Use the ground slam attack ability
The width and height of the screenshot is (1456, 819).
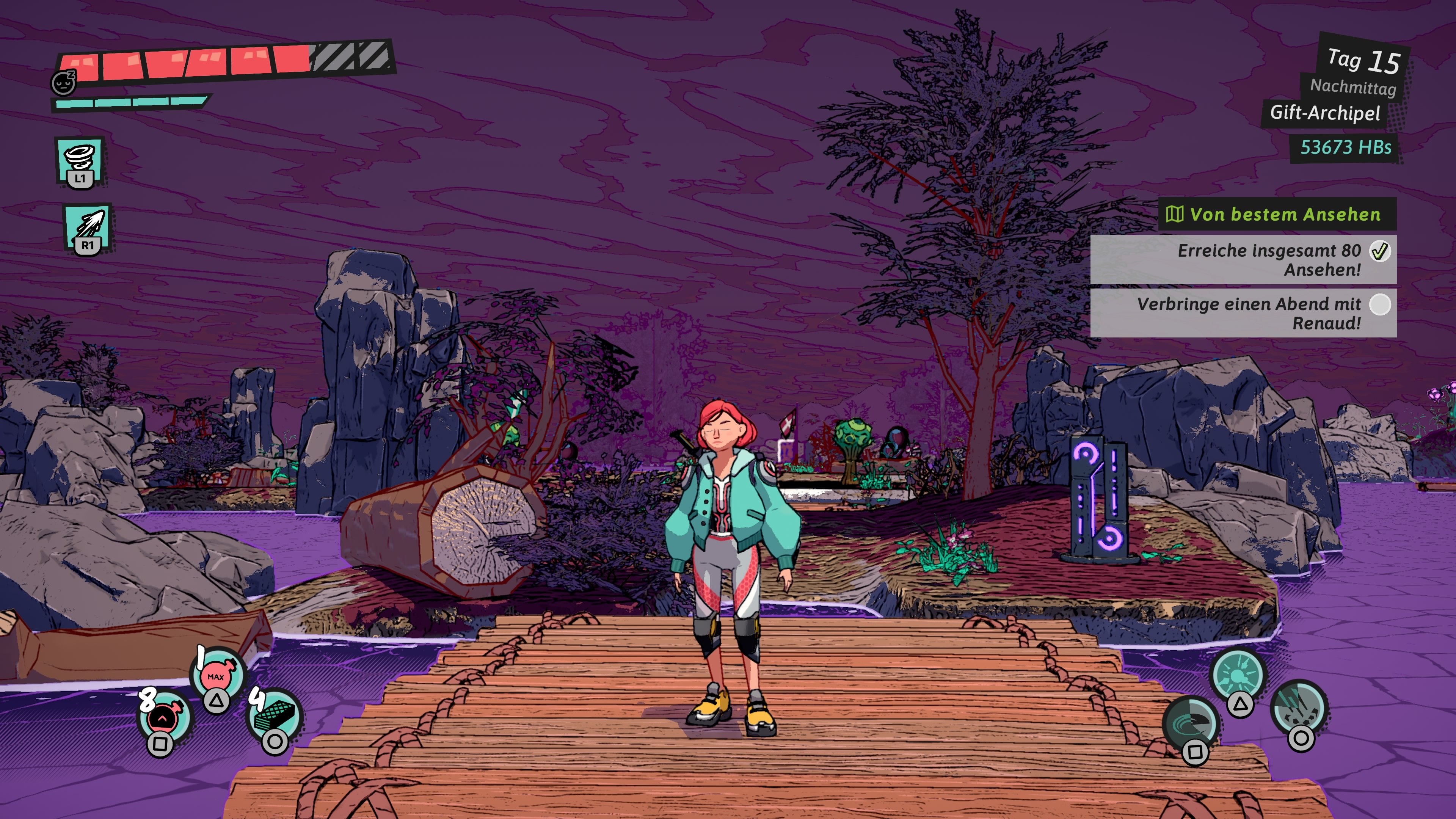[x=1299, y=708]
